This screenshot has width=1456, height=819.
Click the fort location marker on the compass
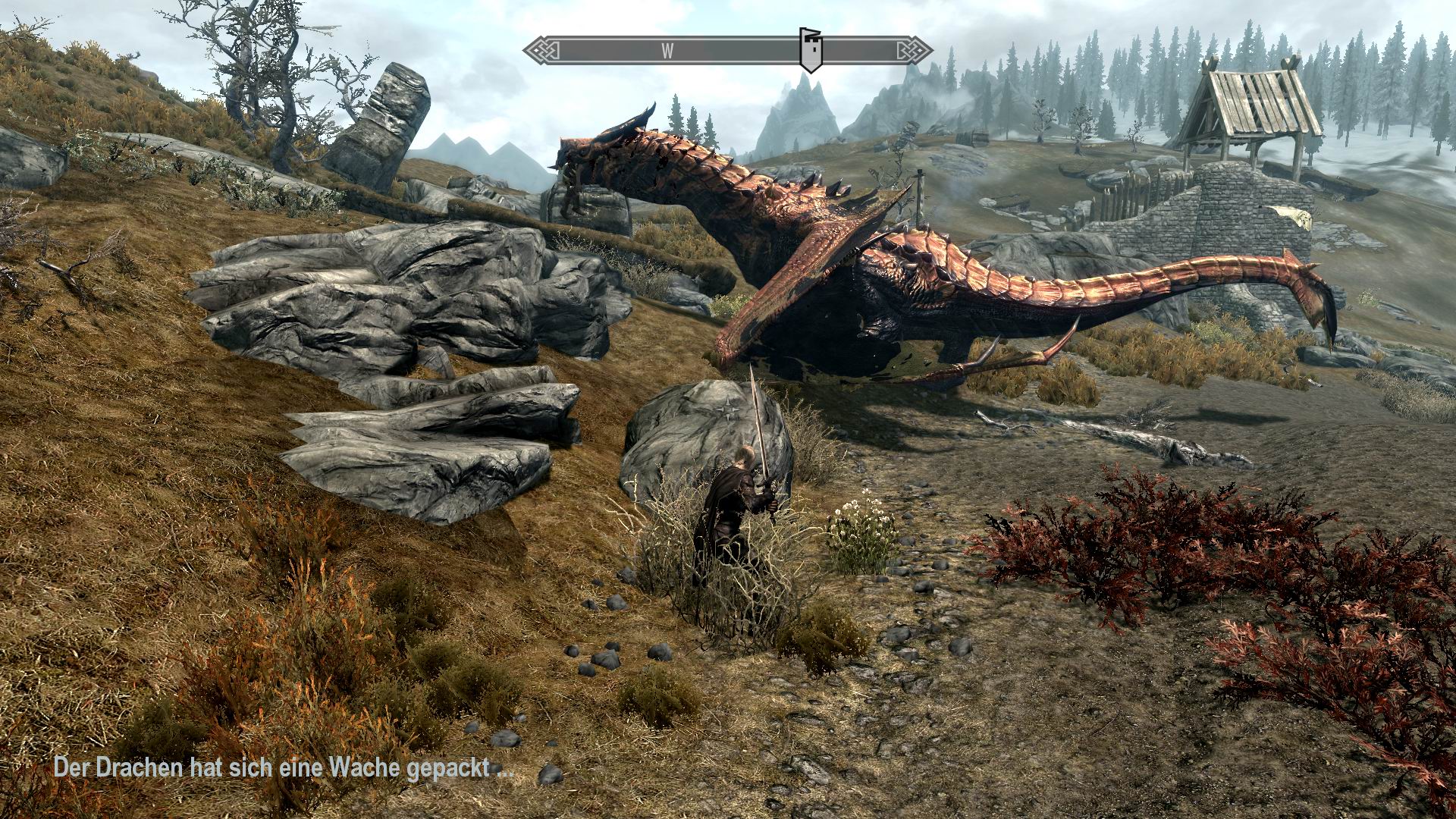[811, 49]
